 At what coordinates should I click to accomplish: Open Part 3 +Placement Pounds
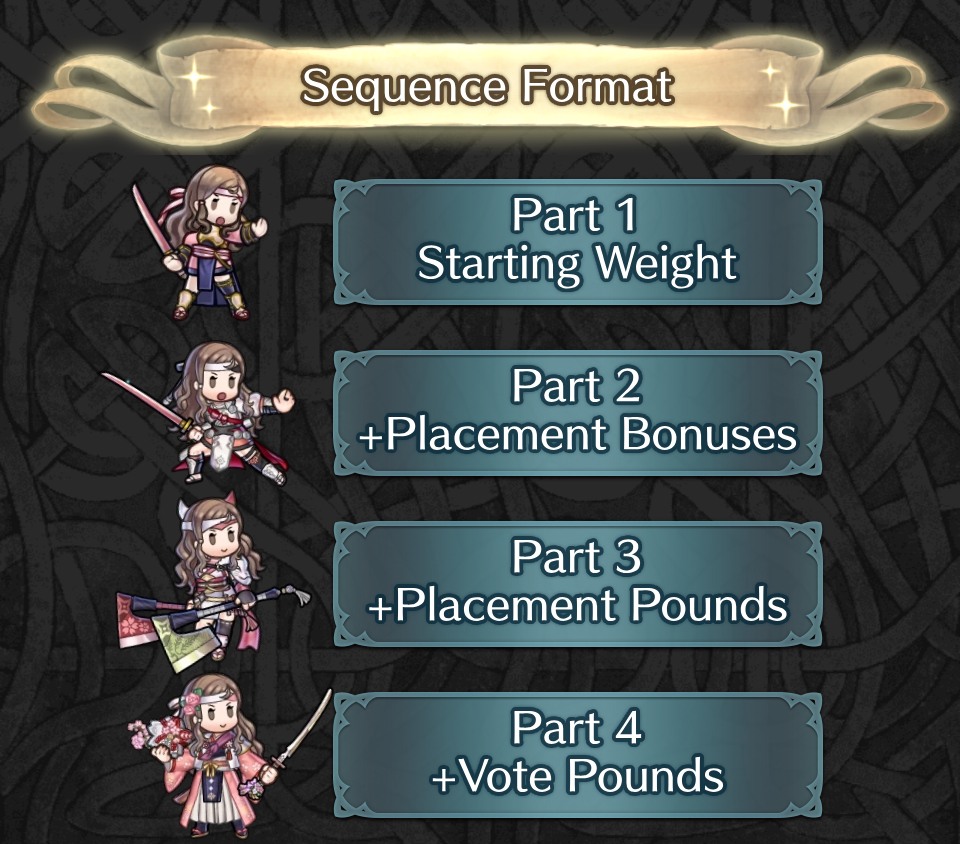[577, 583]
